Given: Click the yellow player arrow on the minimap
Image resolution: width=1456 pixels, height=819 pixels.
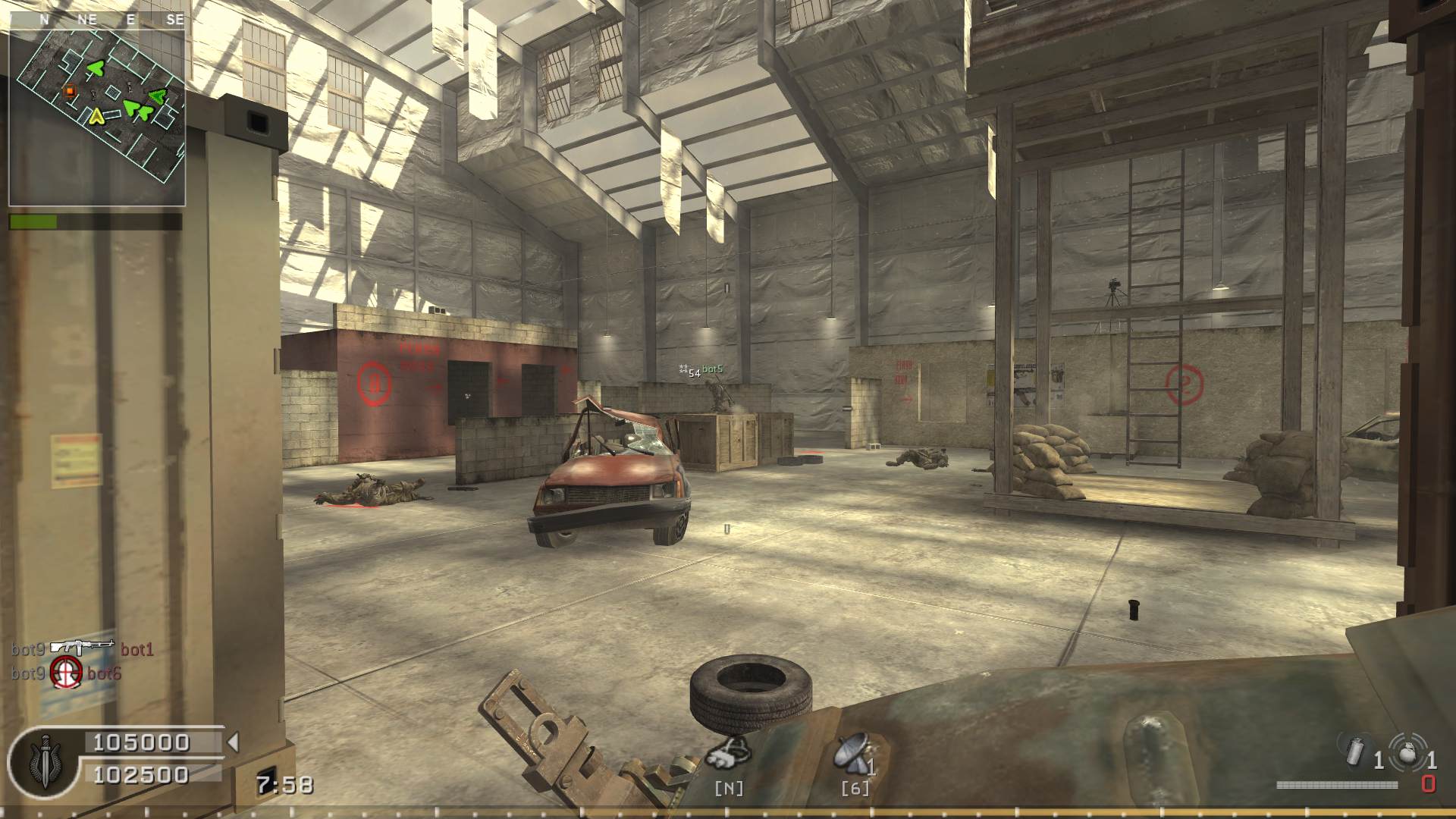Looking at the screenshot, I should 96,116.
